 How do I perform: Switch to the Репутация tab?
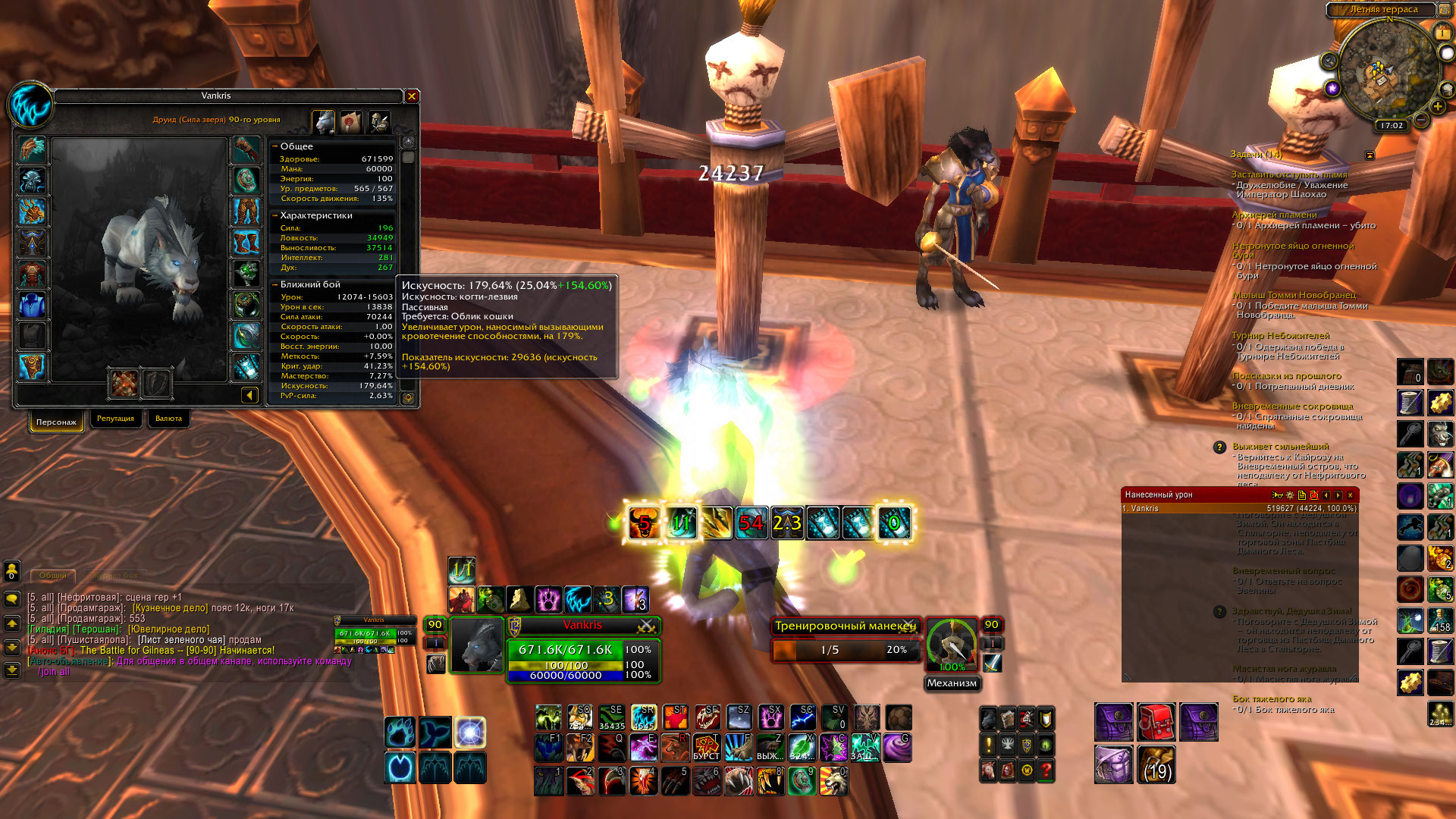[115, 419]
